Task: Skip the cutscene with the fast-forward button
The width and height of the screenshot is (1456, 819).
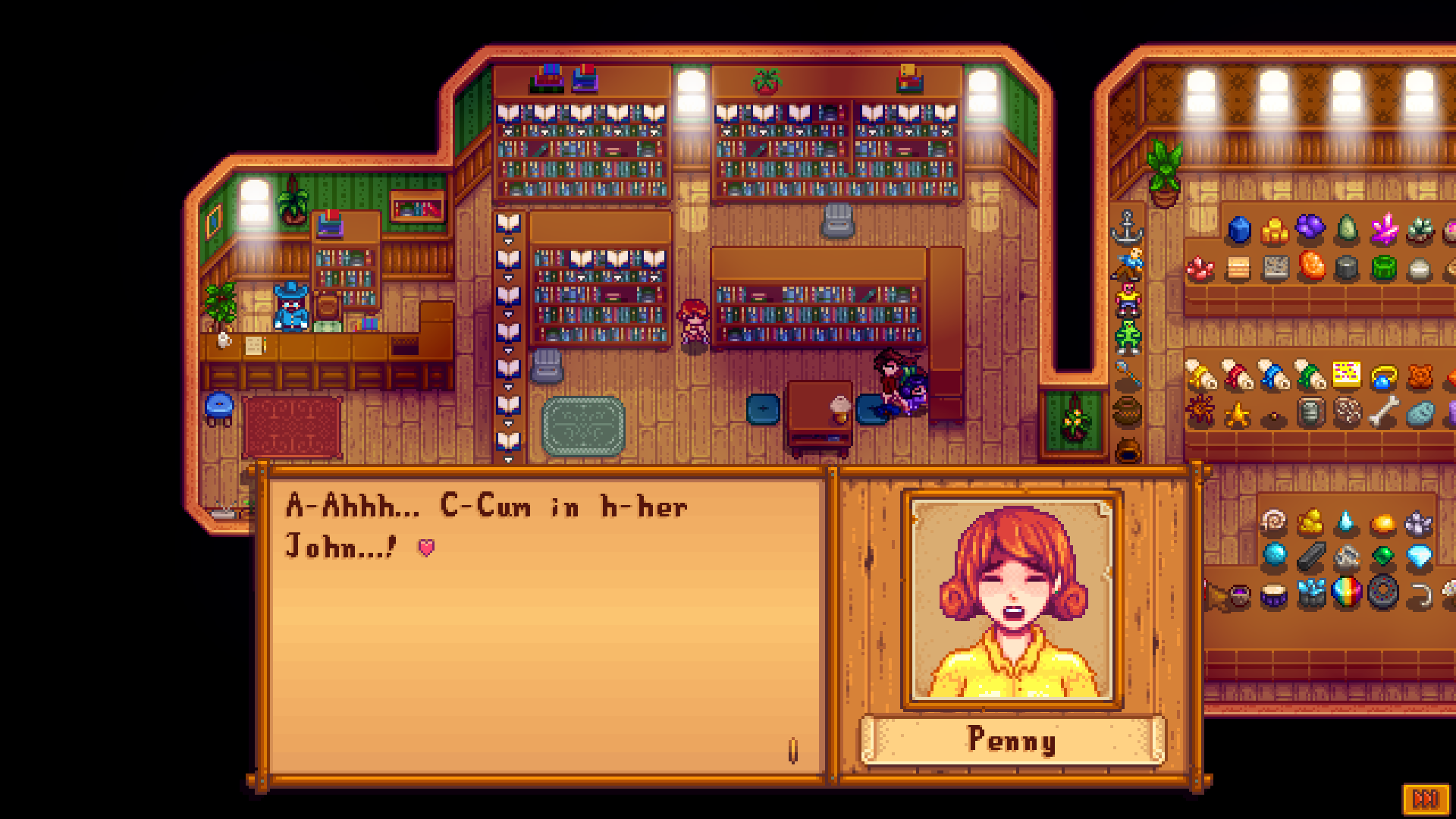Action: 1426,799
